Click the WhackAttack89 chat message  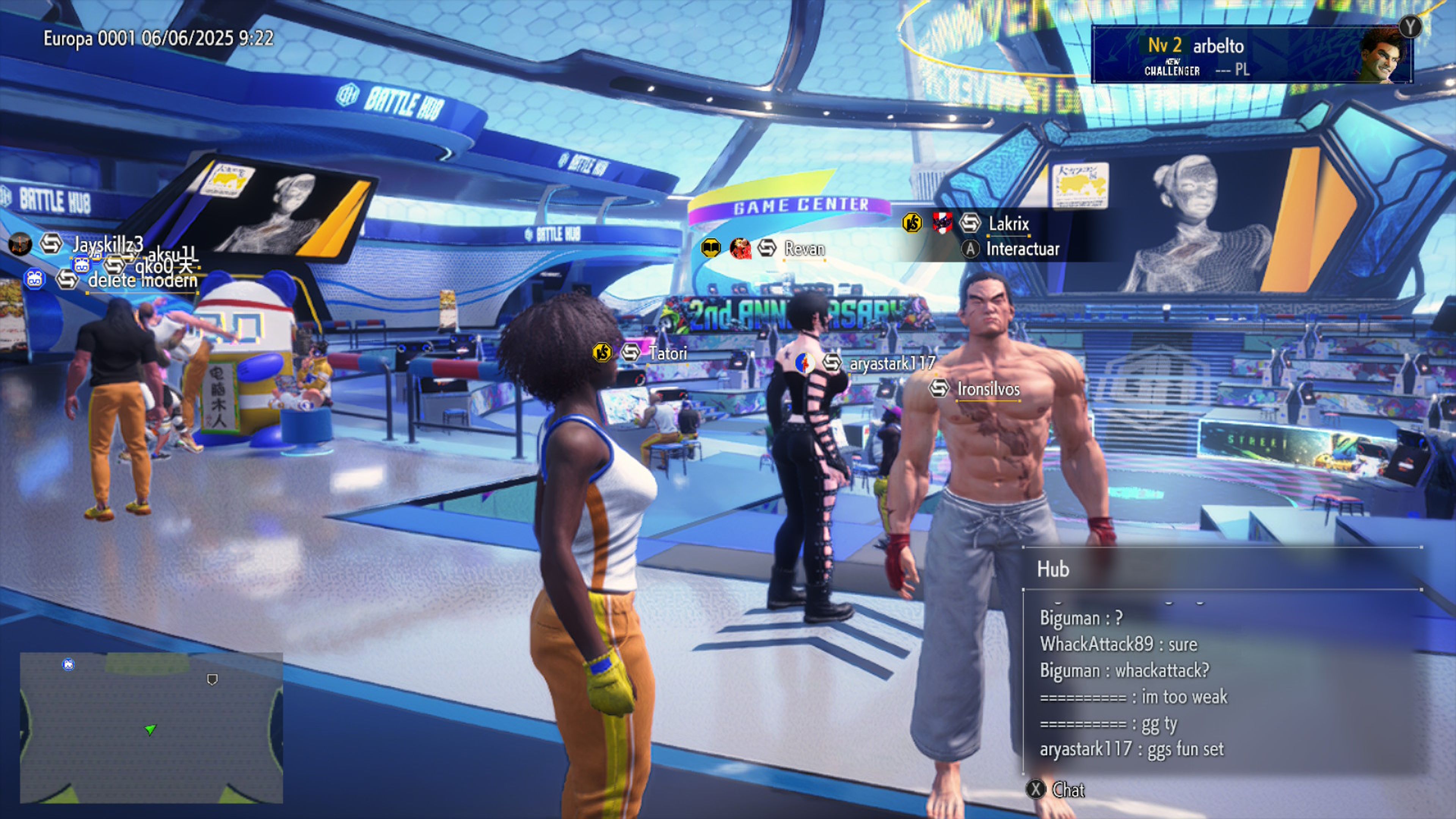(x=1118, y=644)
